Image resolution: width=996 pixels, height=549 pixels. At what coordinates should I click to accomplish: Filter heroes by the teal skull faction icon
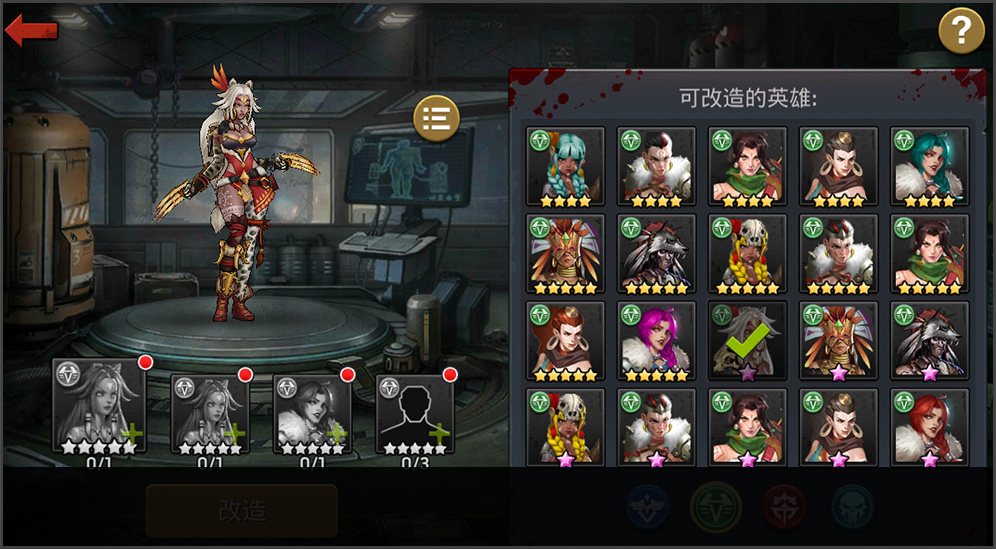(x=853, y=507)
